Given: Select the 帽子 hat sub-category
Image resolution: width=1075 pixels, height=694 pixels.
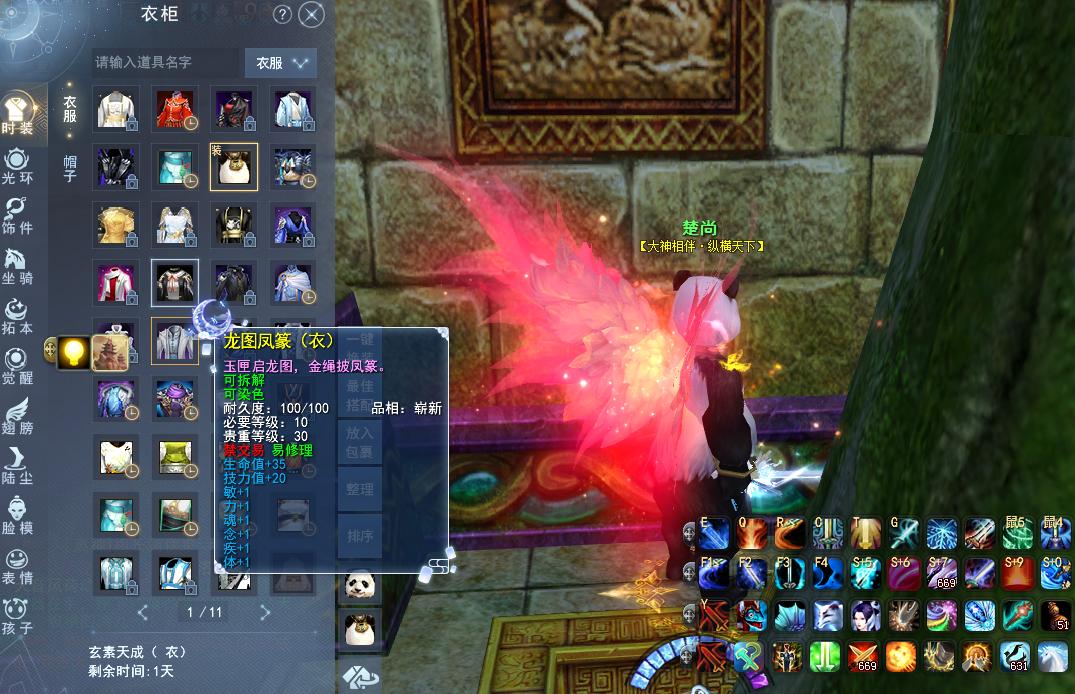Looking at the screenshot, I should 70,168.
